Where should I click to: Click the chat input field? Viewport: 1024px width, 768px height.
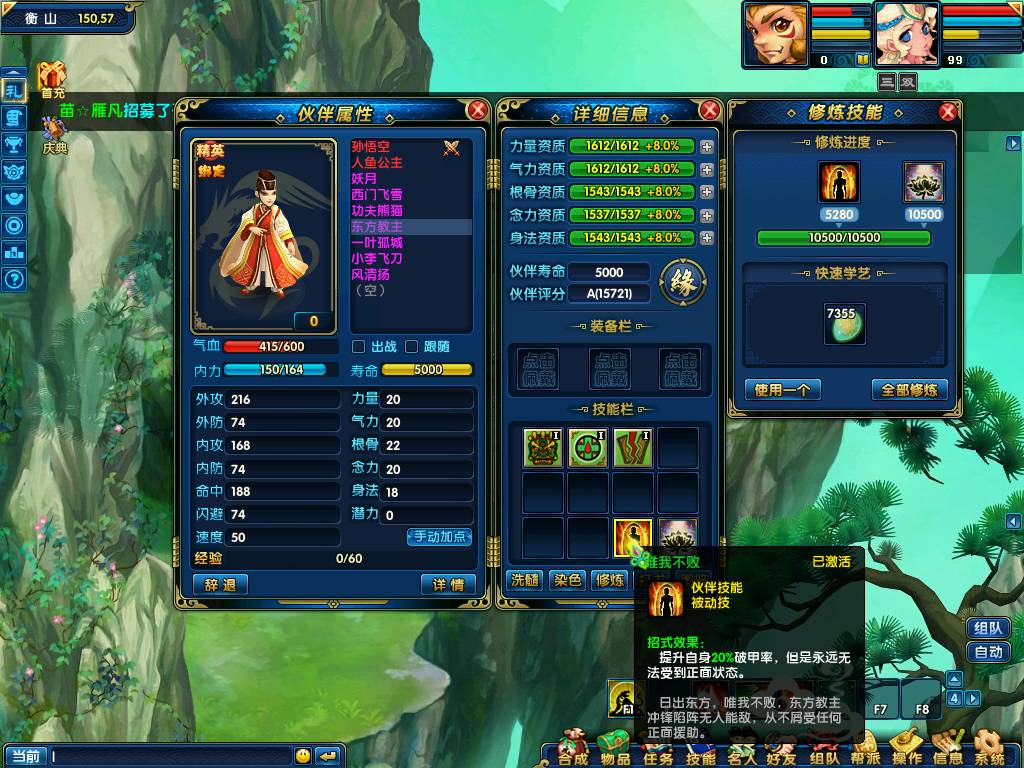pyautogui.click(x=170, y=756)
